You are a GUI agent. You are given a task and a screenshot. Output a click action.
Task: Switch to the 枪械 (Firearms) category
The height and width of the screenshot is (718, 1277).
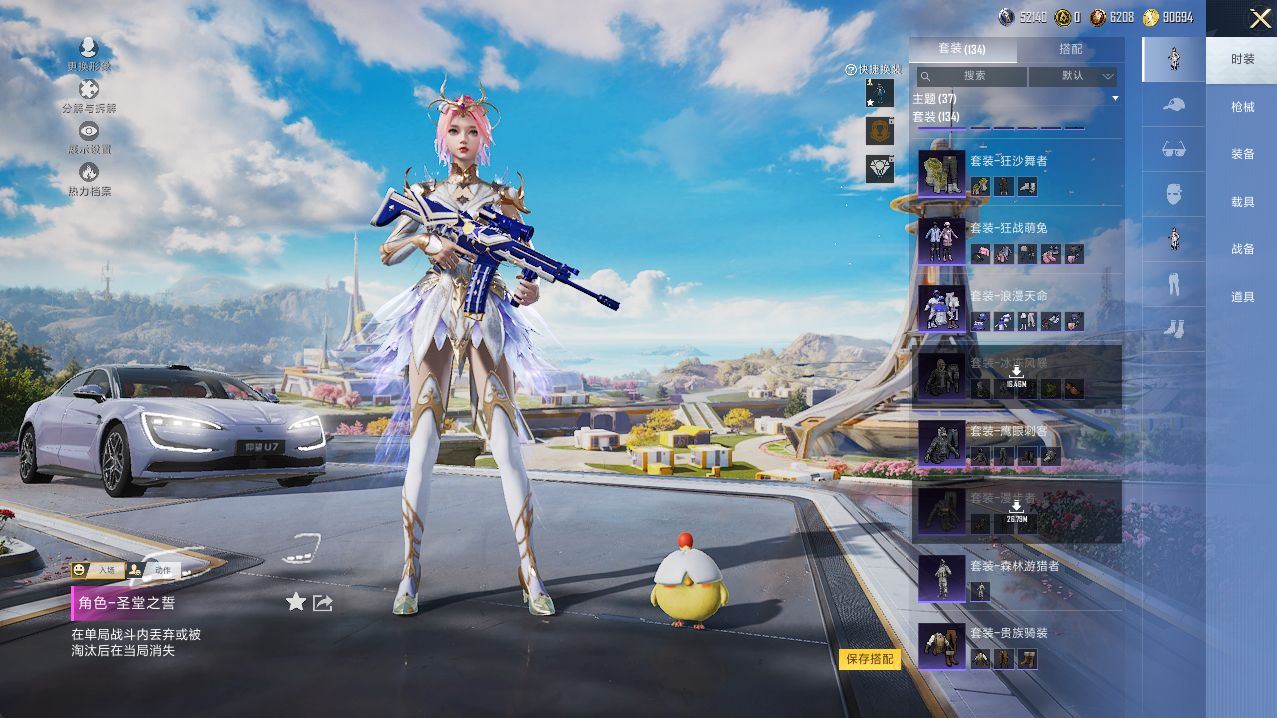[1242, 107]
